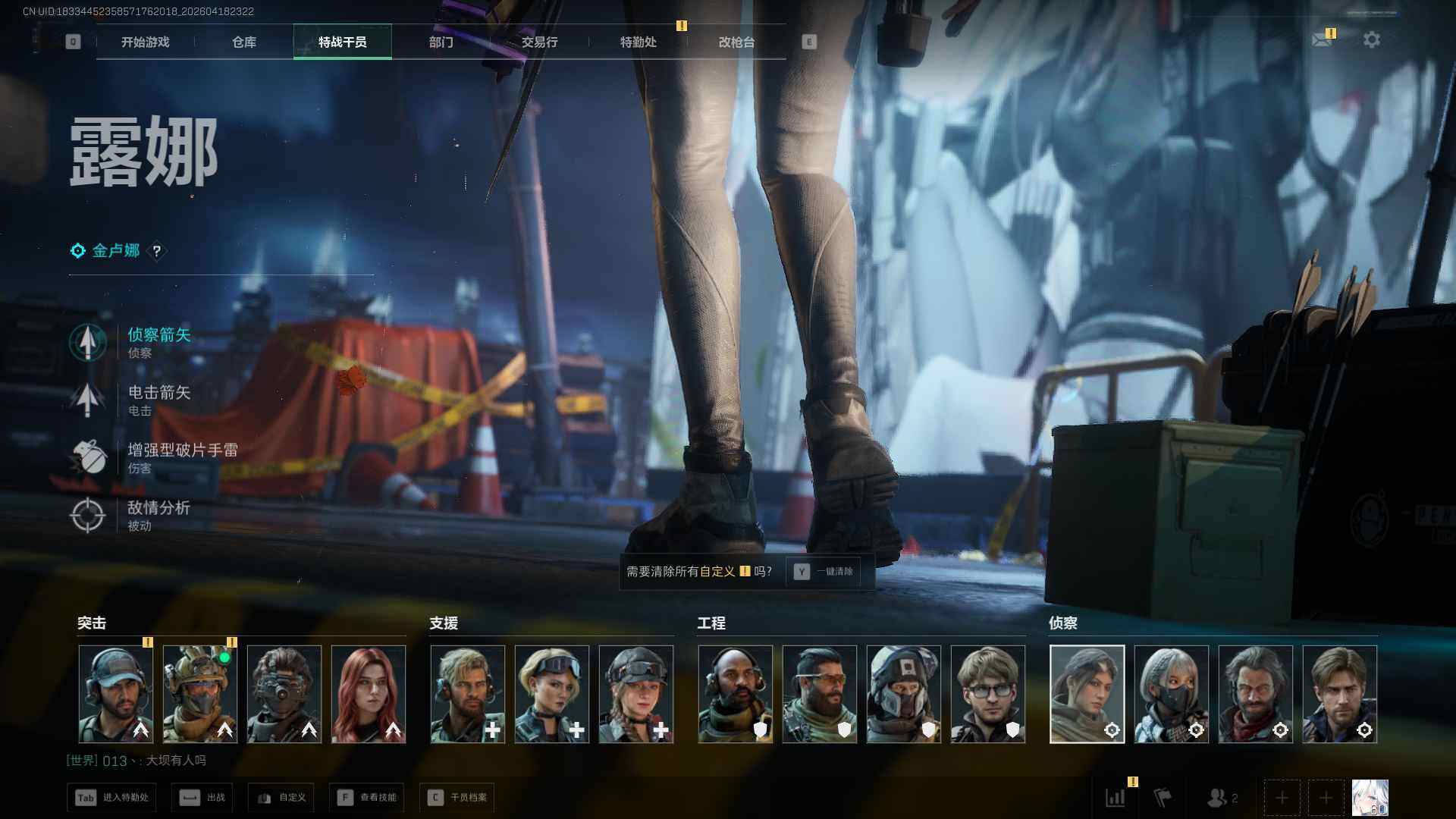Viewport: 1456px width, 819px height.
Task: Click the 一键清除 button
Action: (x=824, y=572)
